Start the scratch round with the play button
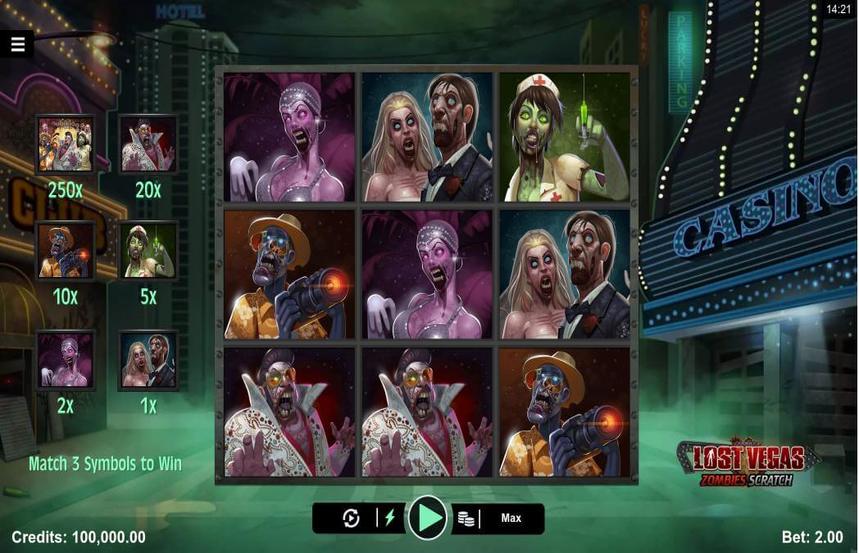Viewport: 859px width, 553px height. 428,518
